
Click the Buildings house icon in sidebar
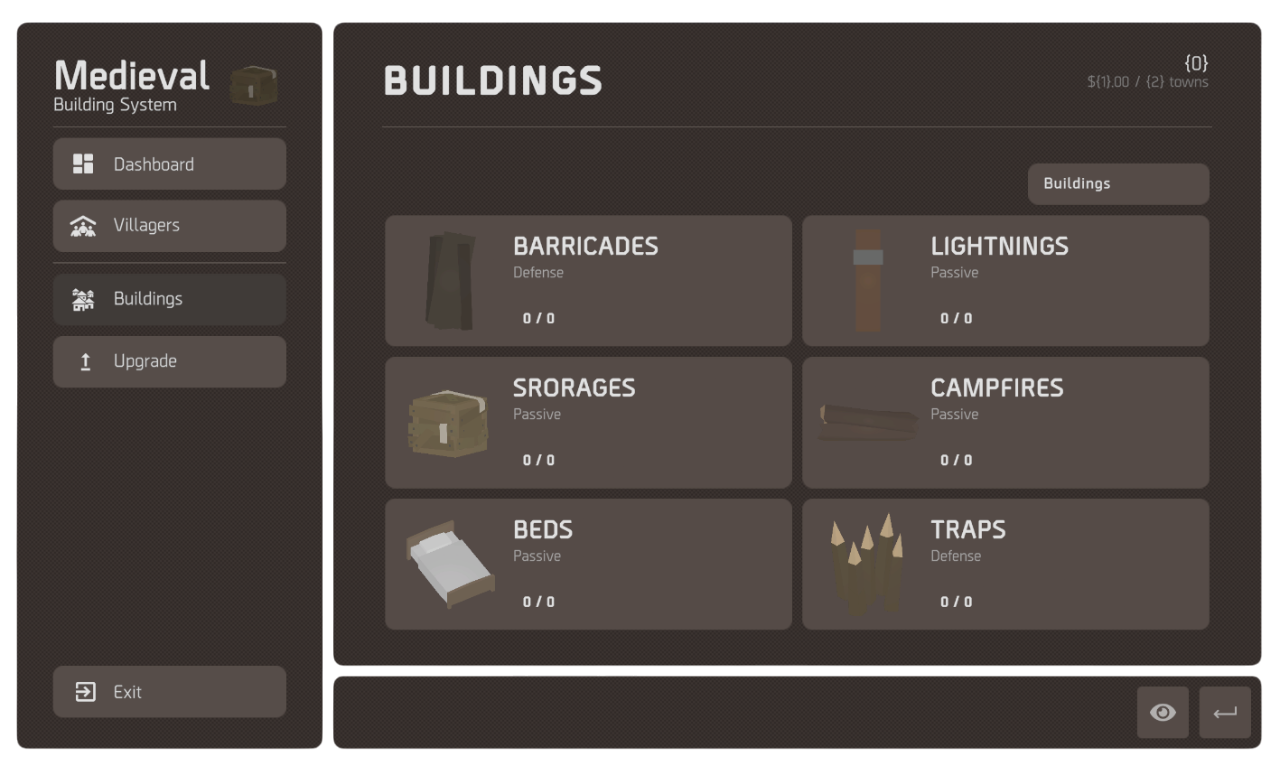[x=85, y=298]
